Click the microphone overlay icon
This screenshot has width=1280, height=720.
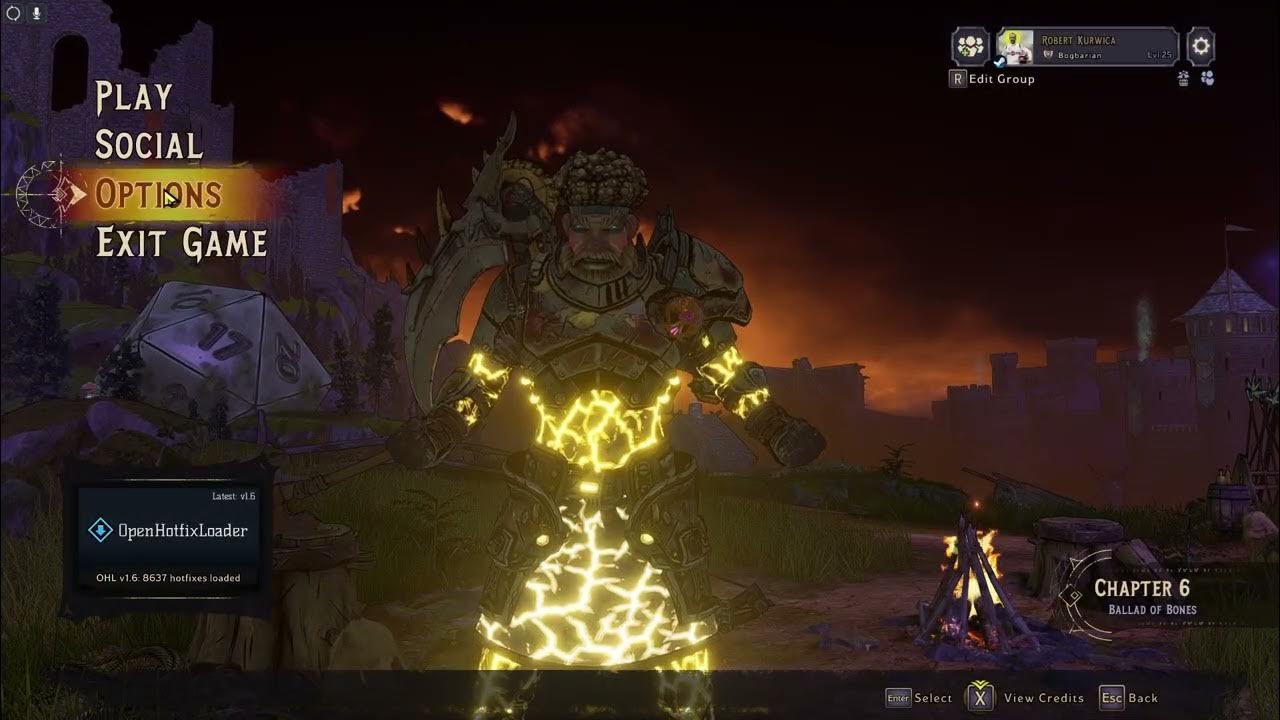(x=37, y=13)
